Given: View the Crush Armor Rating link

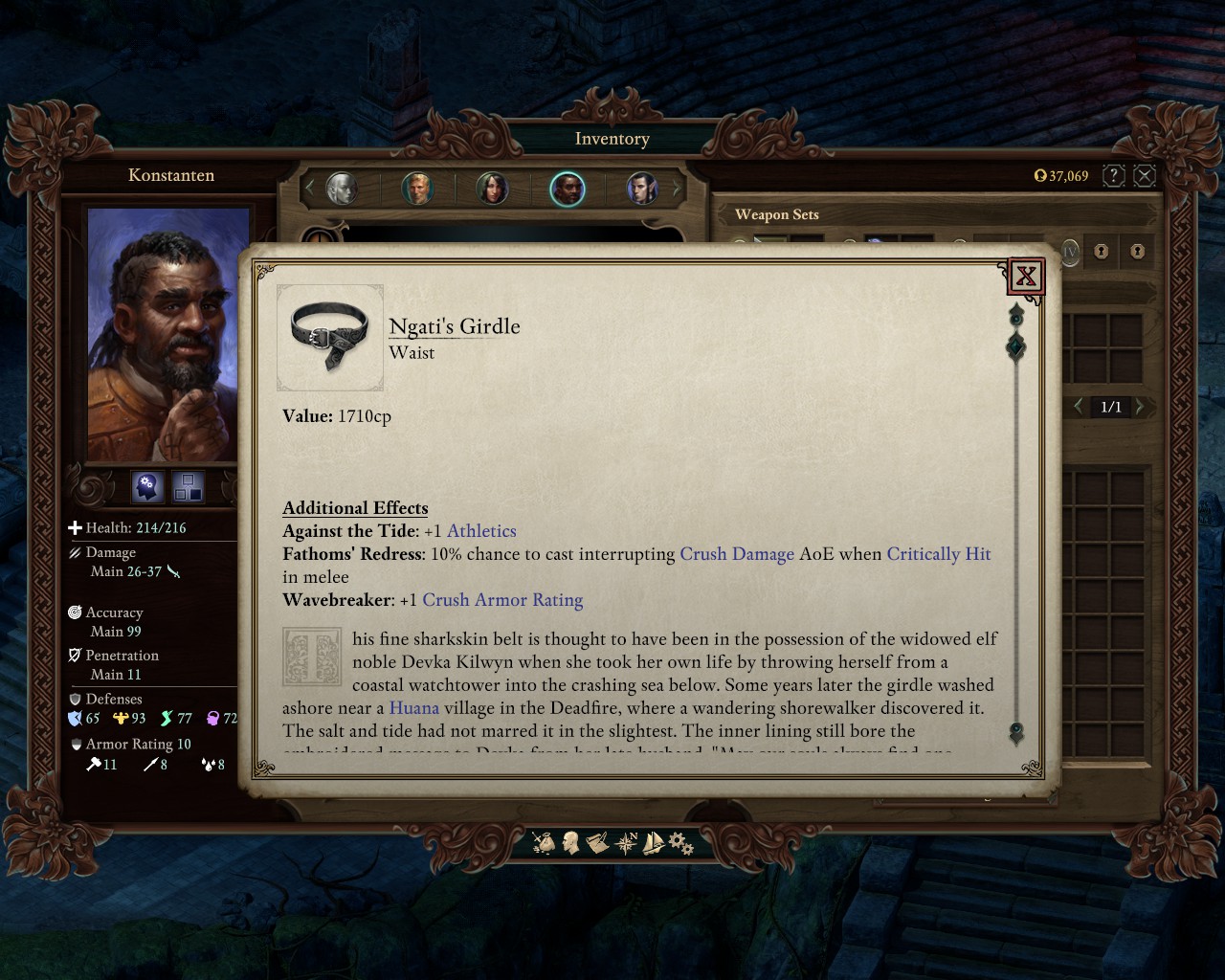Looking at the screenshot, I should (x=502, y=600).
